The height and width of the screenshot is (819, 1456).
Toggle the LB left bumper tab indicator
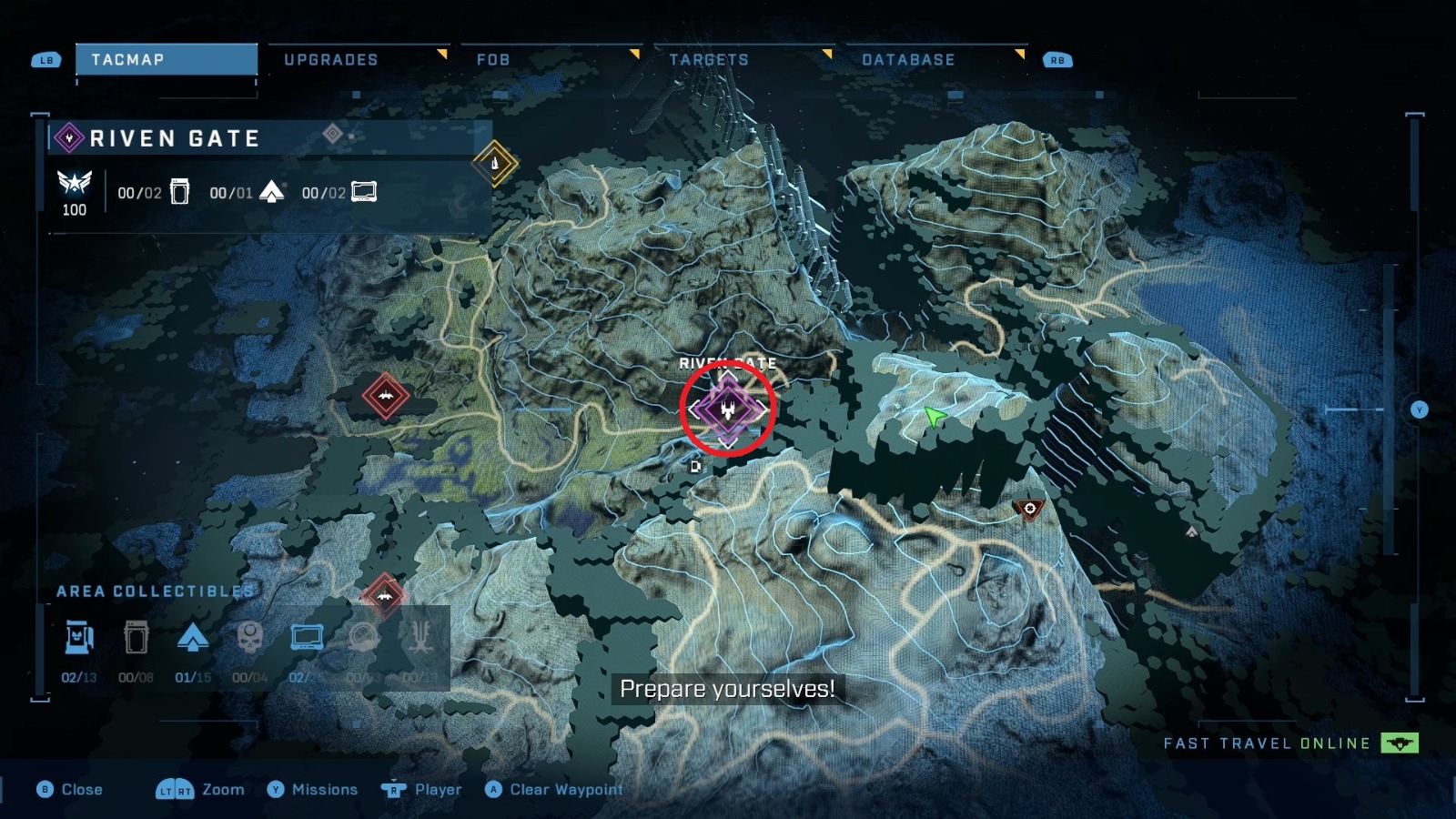tap(45, 59)
